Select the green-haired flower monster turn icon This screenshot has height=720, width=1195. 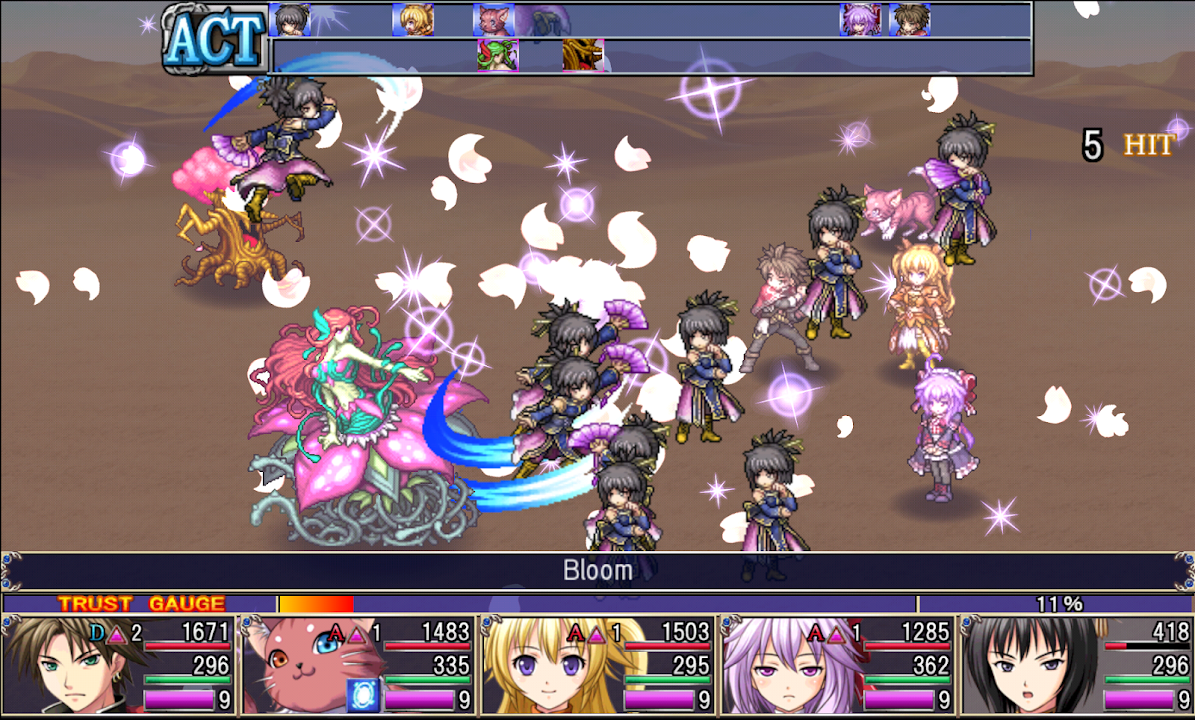coord(497,55)
